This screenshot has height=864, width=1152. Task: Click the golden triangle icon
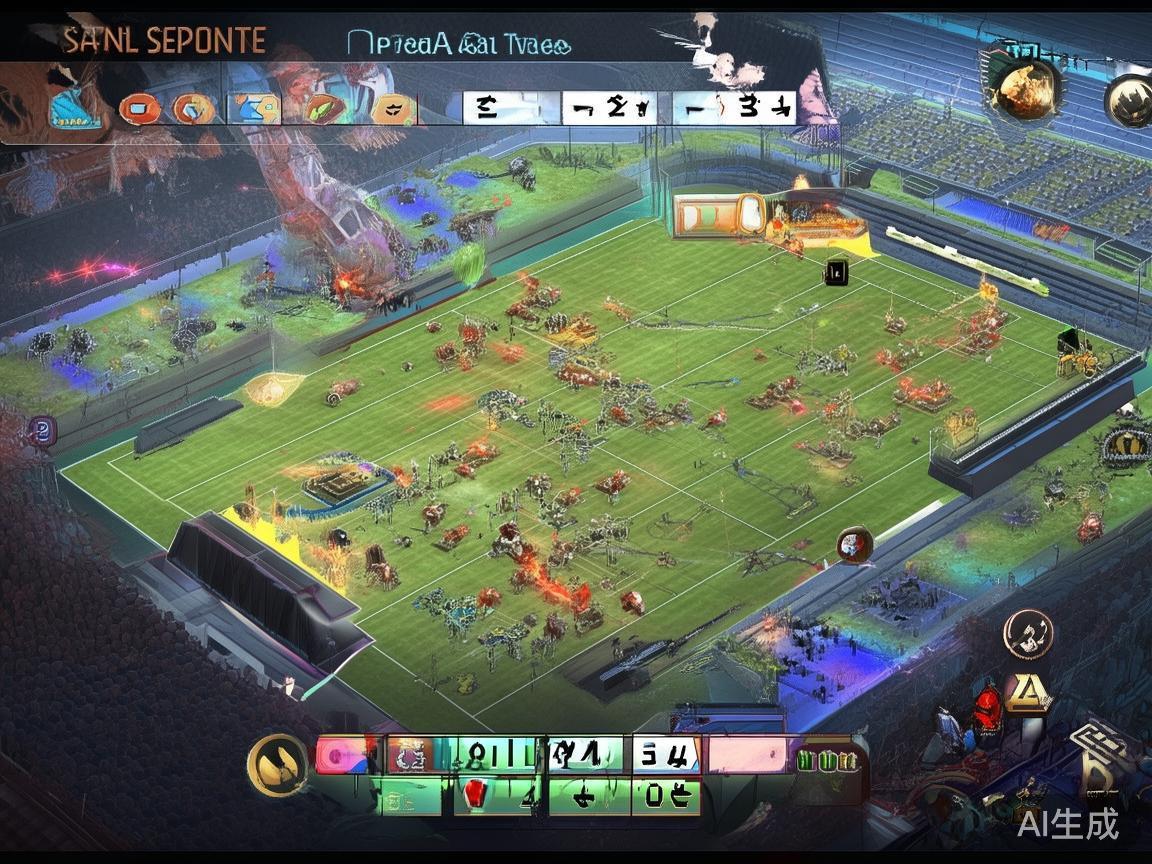click(x=1027, y=692)
